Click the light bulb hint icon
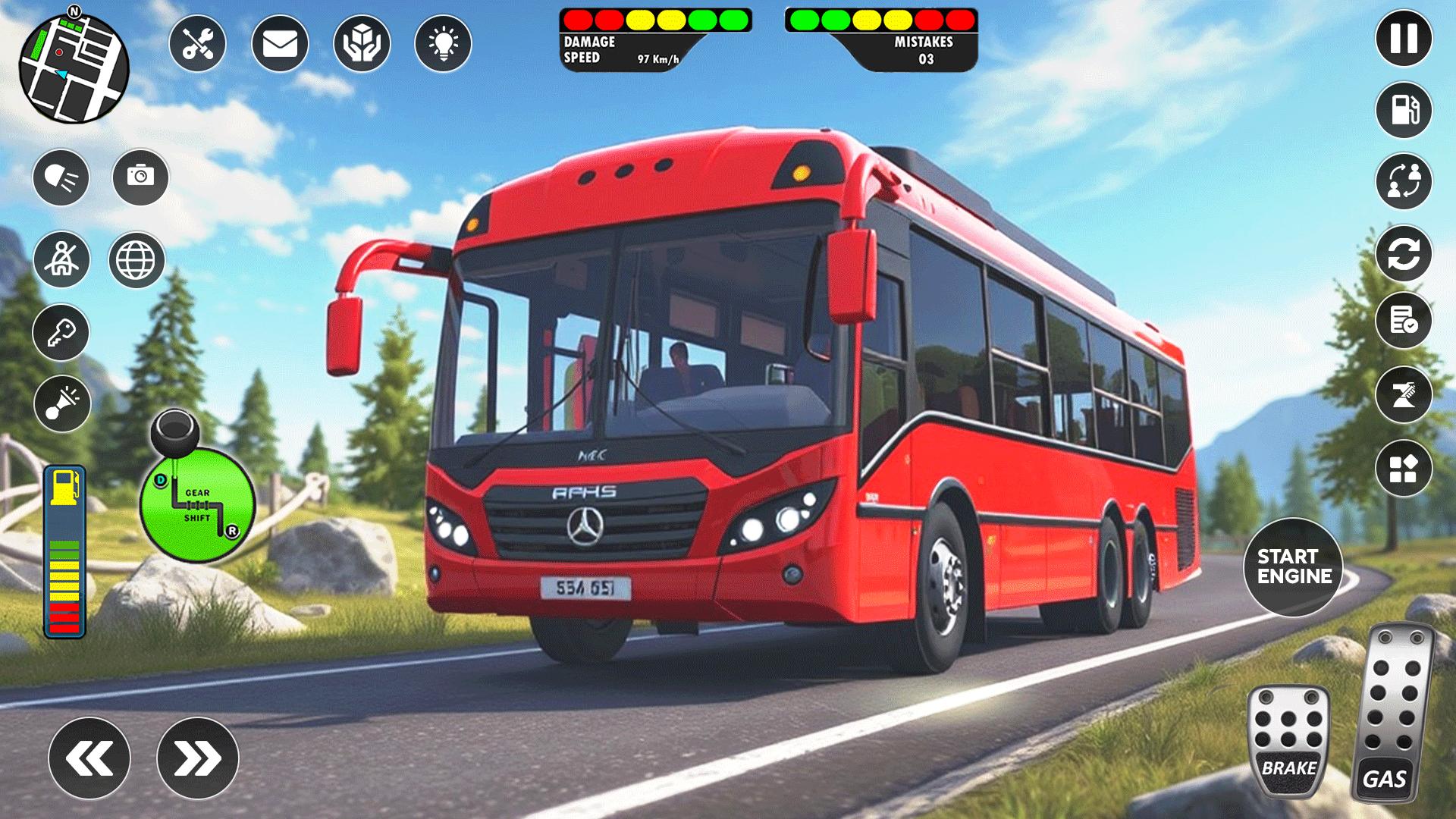The width and height of the screenshot is (1456, 819). pos(444,44)
